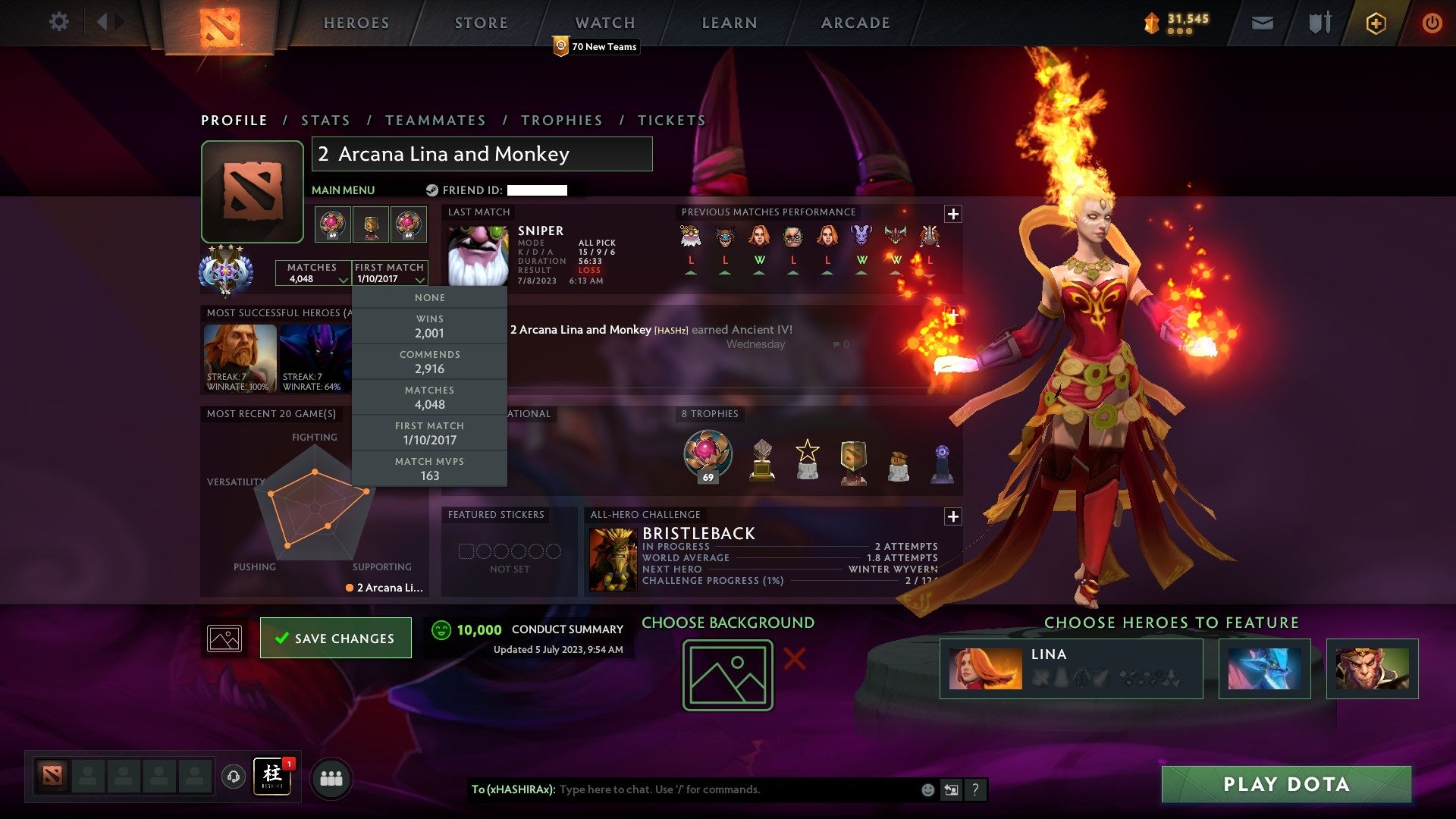The width and height of the screenshot is (1456, 819).
Task: Select WINS in the stat selector list
Action: (x=428, y=326)
